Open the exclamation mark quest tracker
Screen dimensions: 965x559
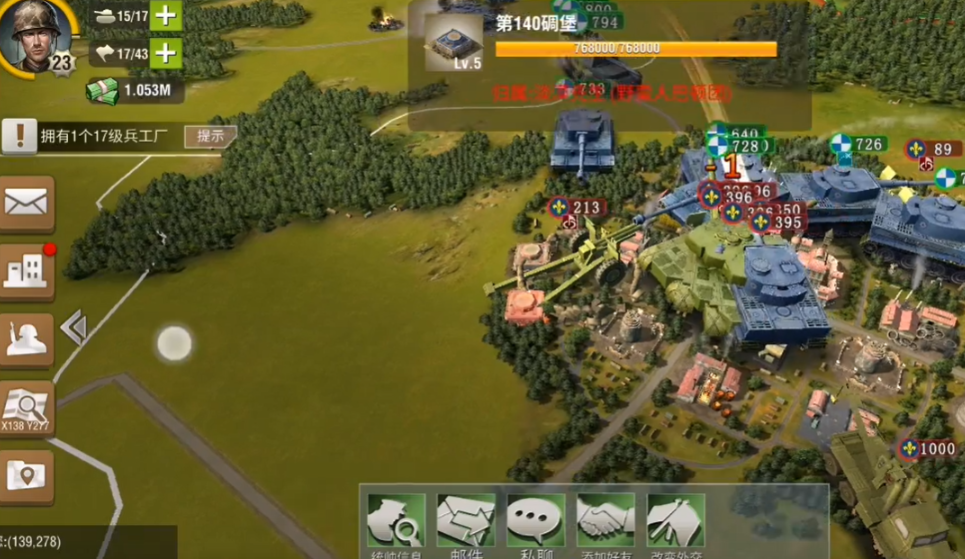pos(19,136)
